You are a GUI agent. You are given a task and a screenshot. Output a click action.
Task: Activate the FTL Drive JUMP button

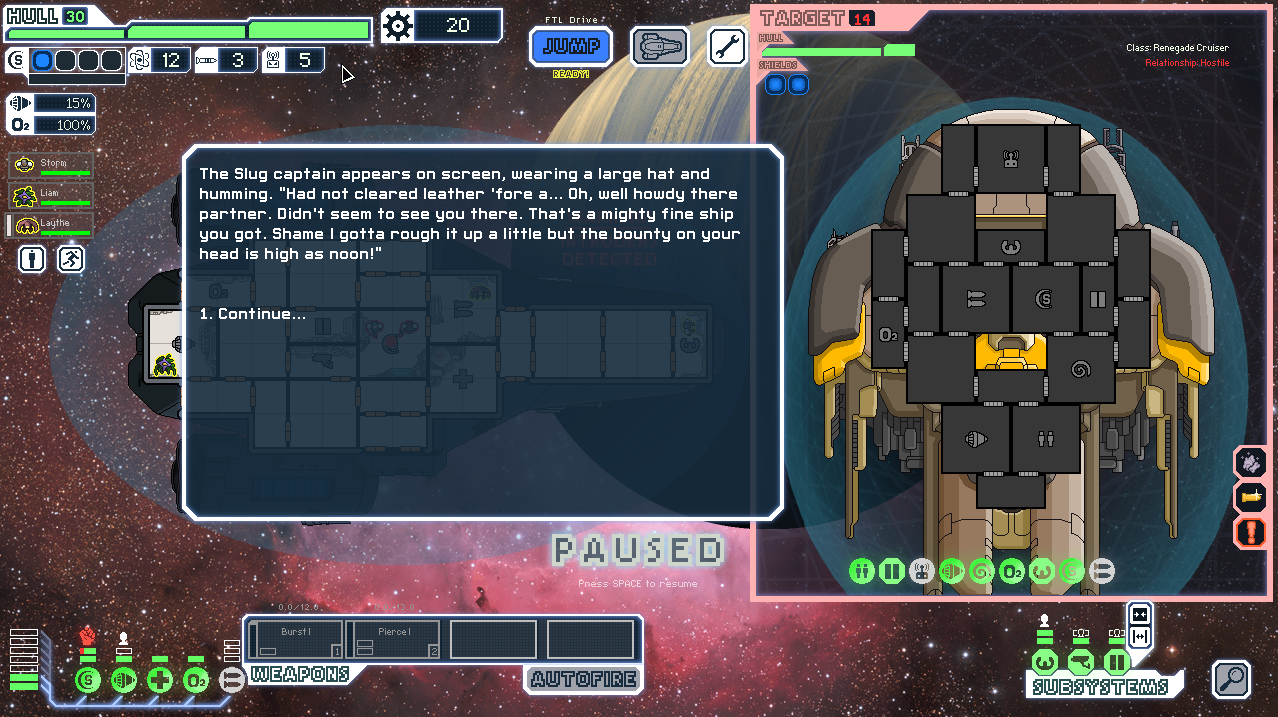coord(571,46)
